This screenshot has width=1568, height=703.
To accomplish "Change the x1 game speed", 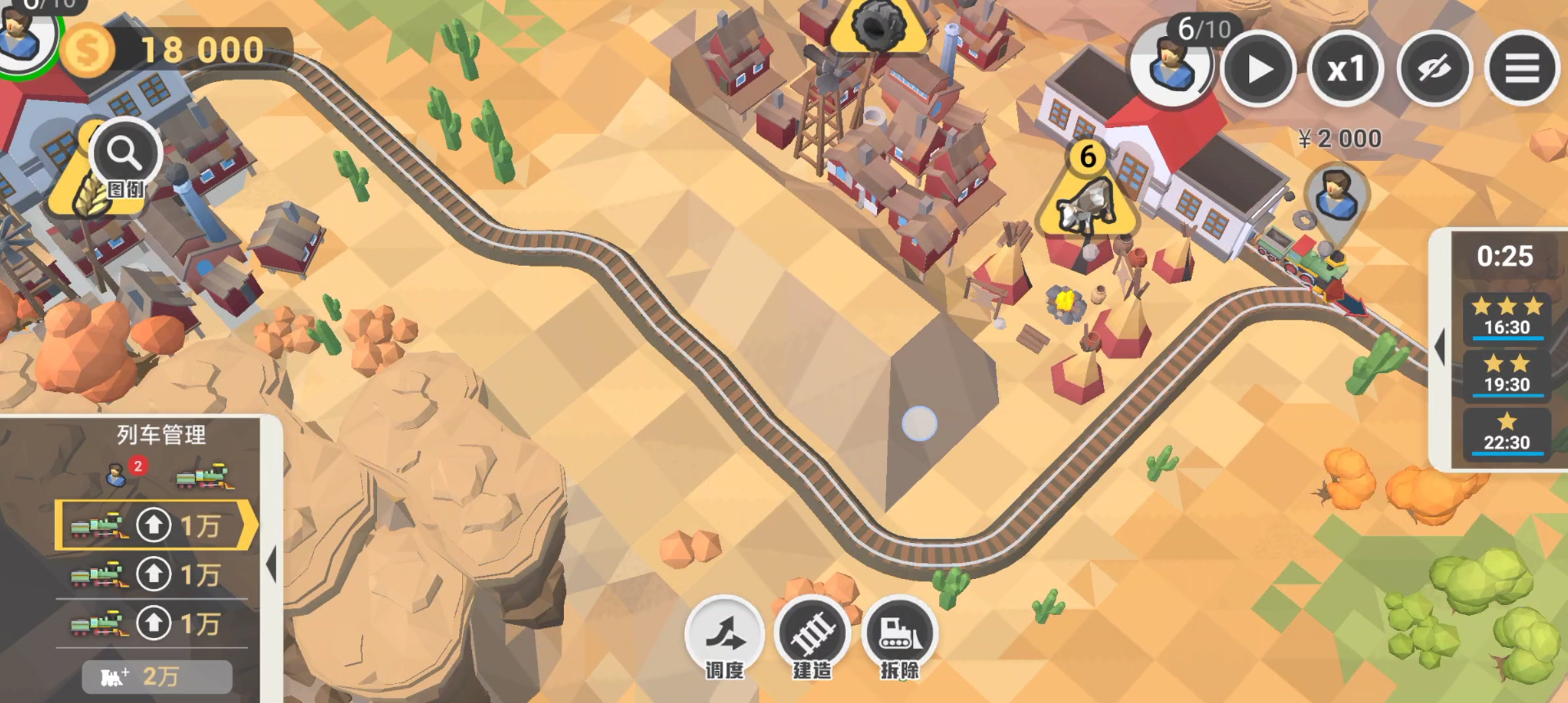I will pyautogui.click(x=1346, y=69).
